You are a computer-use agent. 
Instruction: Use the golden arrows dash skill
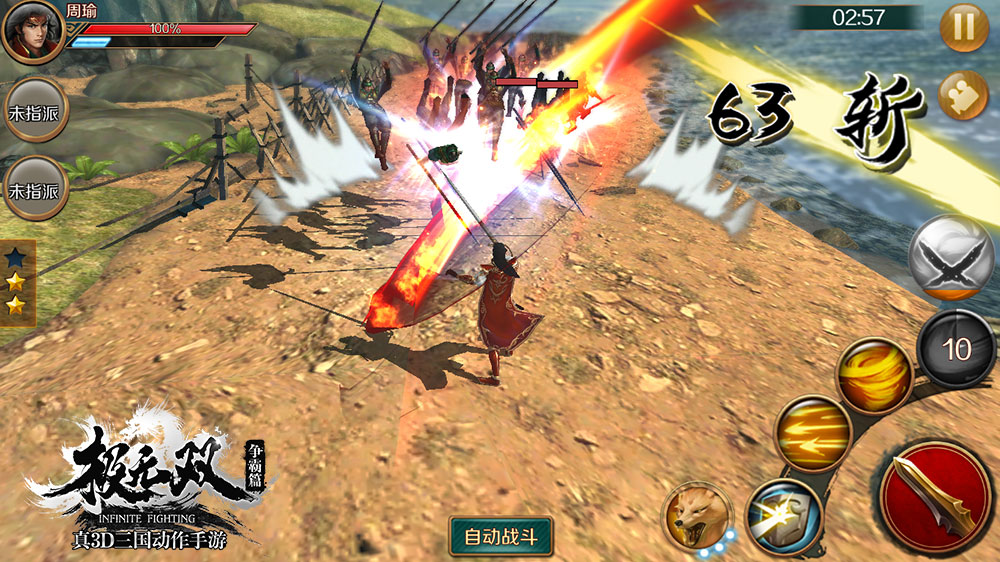tap(813, 433)
